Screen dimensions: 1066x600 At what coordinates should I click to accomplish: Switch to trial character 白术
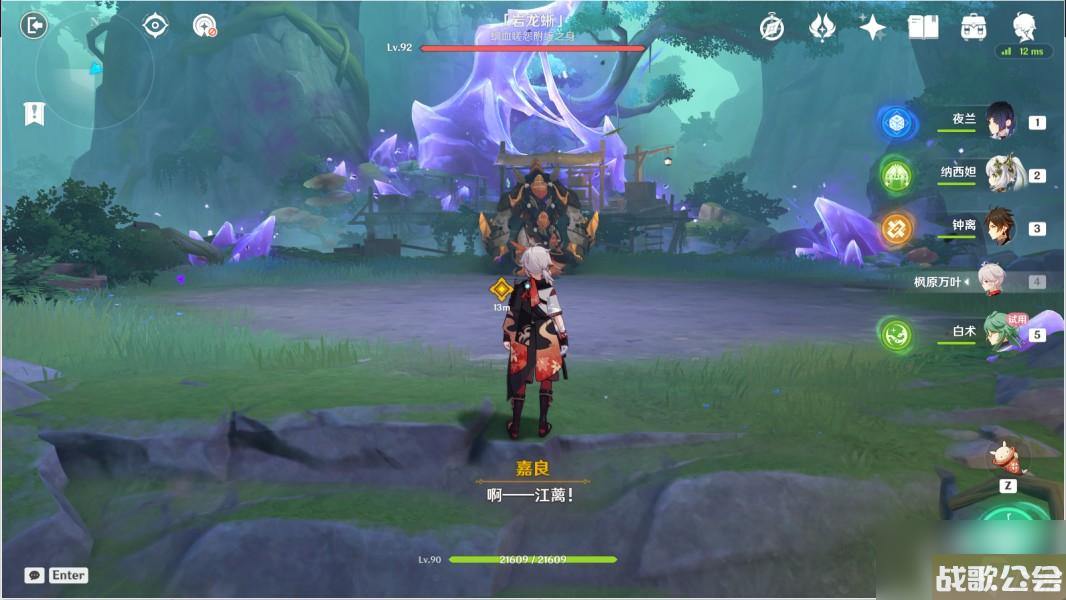1000,333
